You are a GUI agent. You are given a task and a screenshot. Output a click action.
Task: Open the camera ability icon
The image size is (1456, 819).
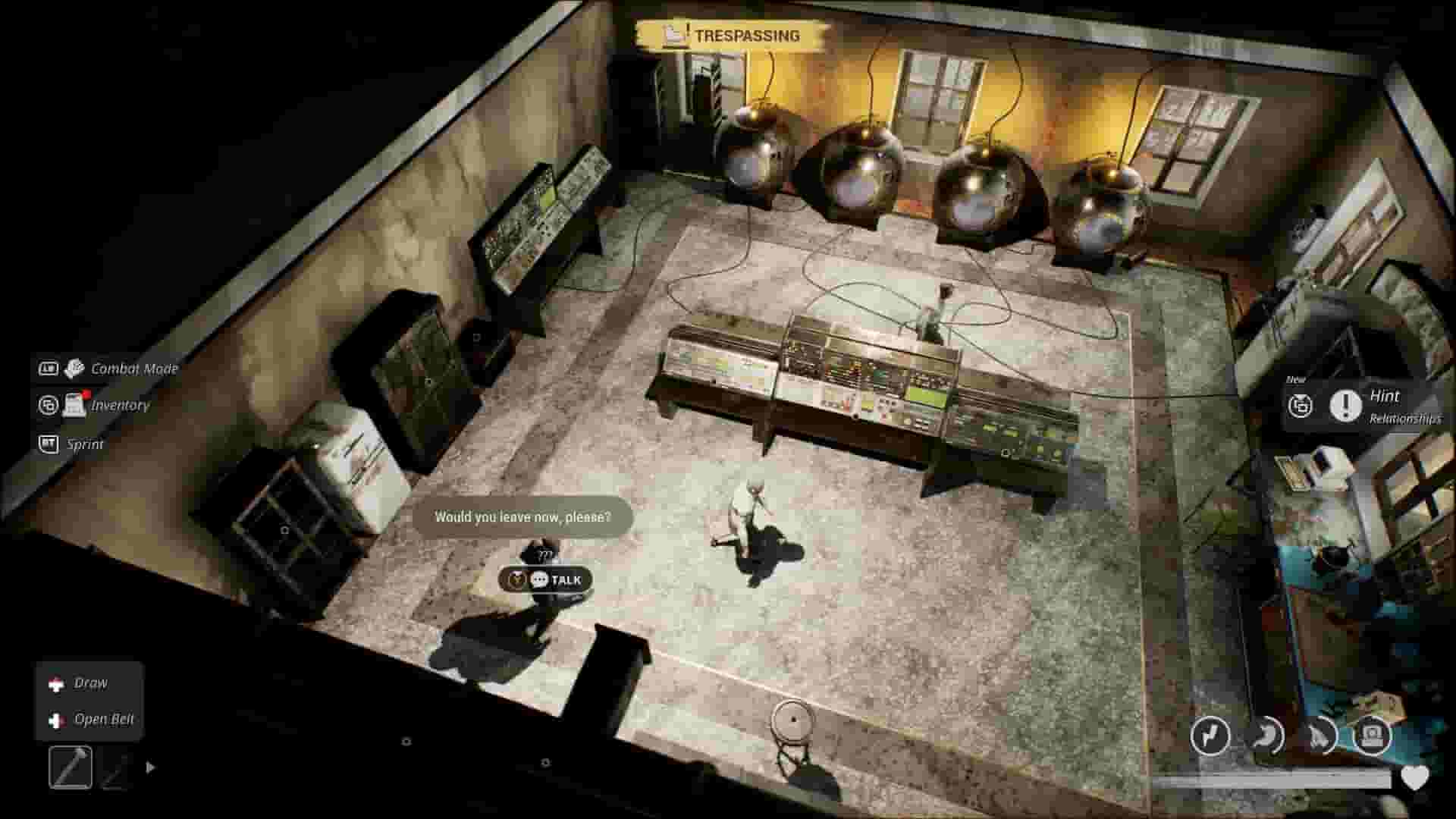(x=1371, y=734)
